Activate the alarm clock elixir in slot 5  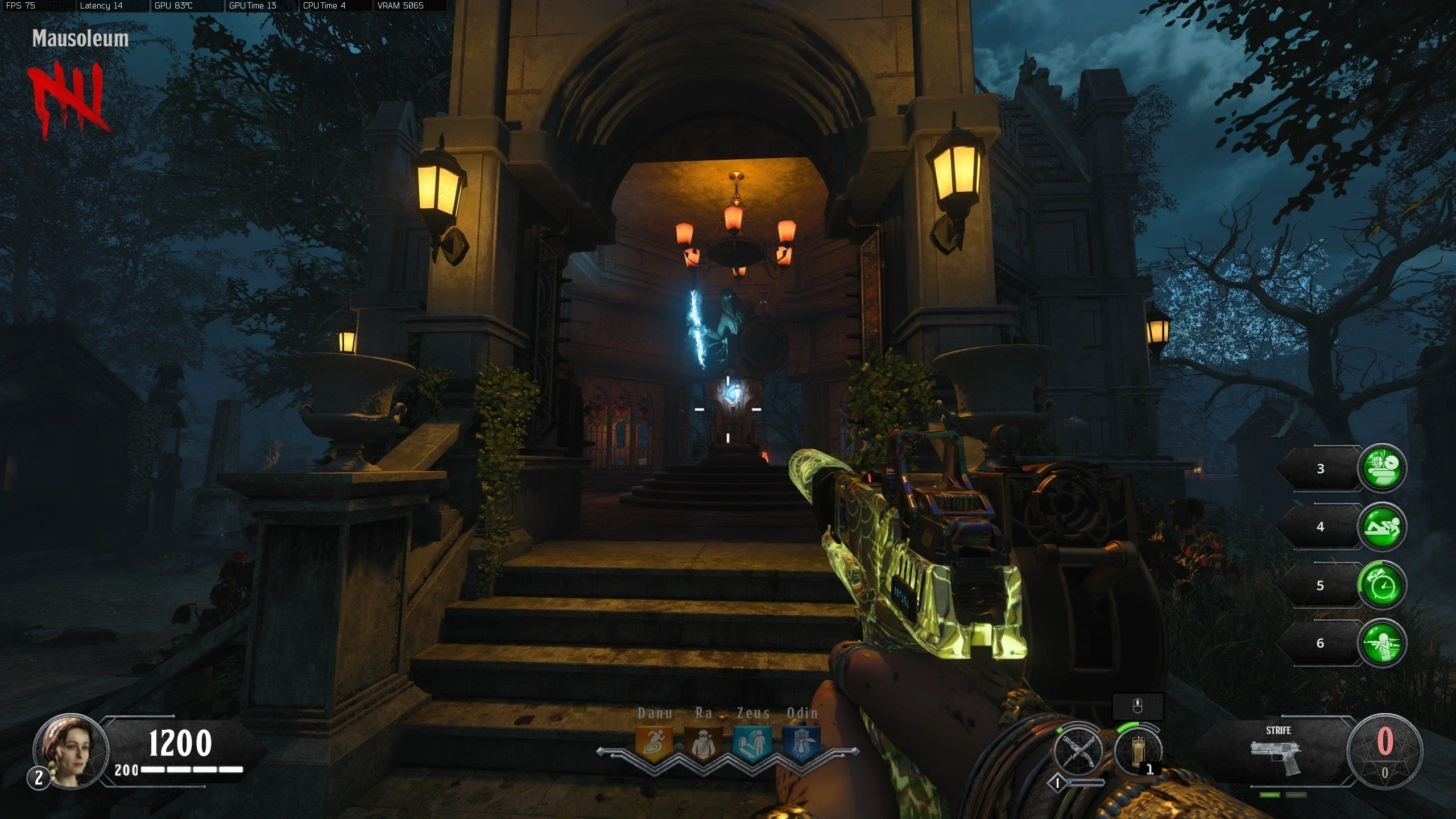click(1382, 585)
